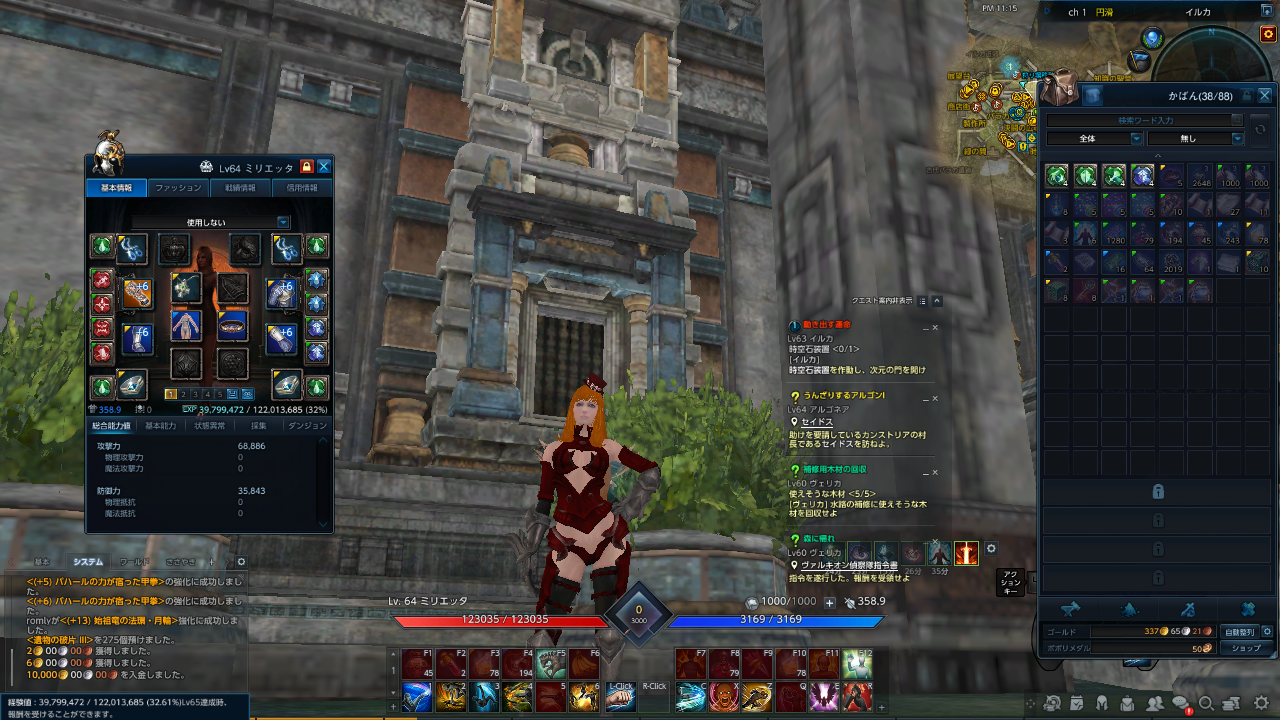Collapse the bag filter area with the chevron
This screenshot has height=720, width=1280.
[x=1158, y=156]
